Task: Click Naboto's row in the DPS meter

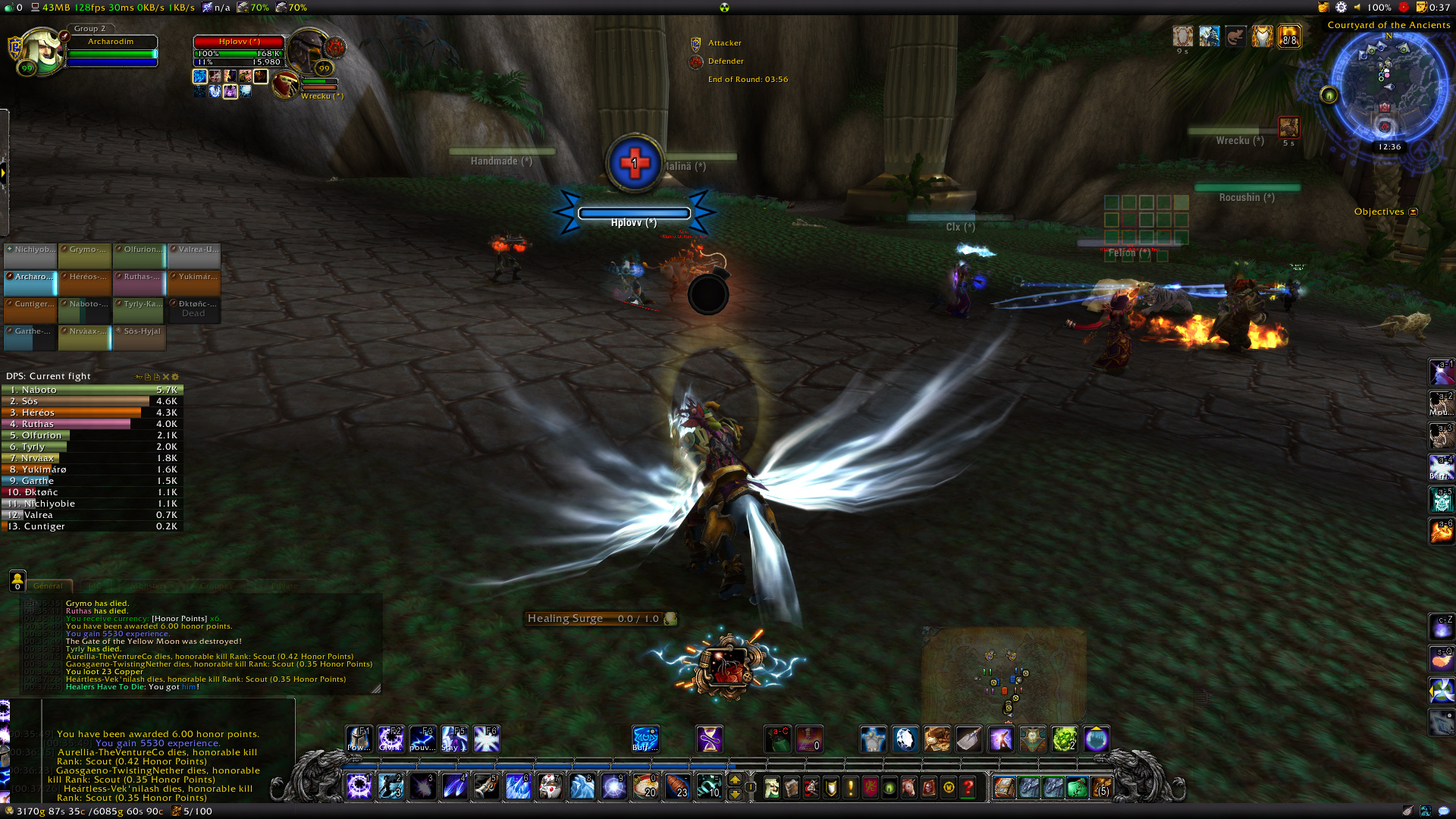Action: click(92, 390)
